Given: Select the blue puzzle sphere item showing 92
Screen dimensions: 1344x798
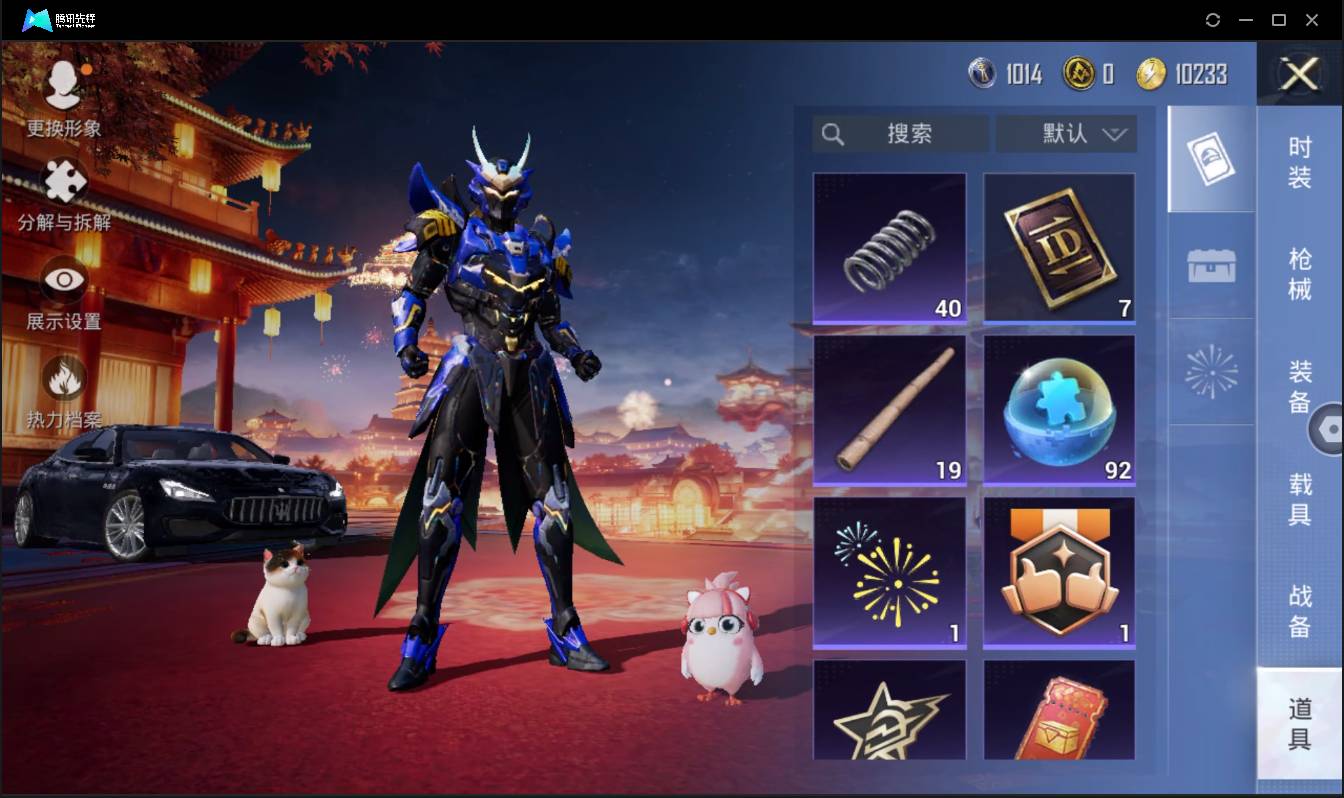Looking at the screenshot, I should click(x=1059, y=410).
